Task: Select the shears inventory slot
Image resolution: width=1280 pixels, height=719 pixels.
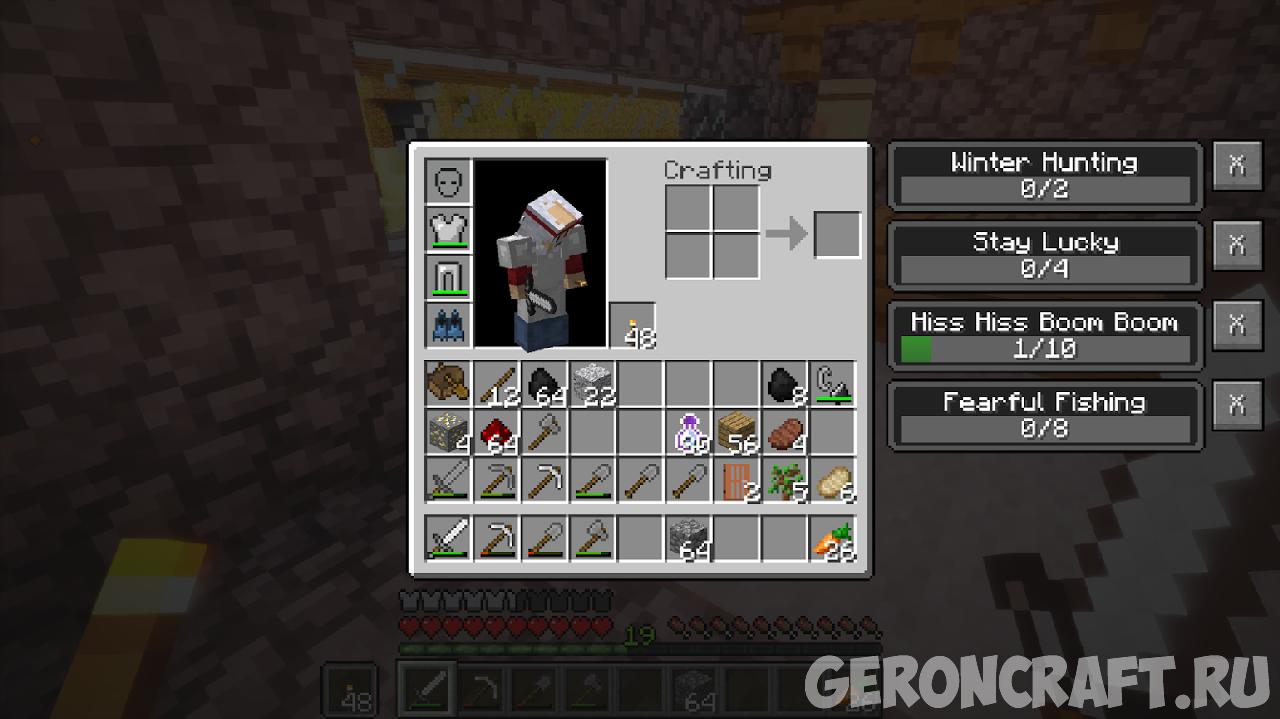Action: pos(832,385)
